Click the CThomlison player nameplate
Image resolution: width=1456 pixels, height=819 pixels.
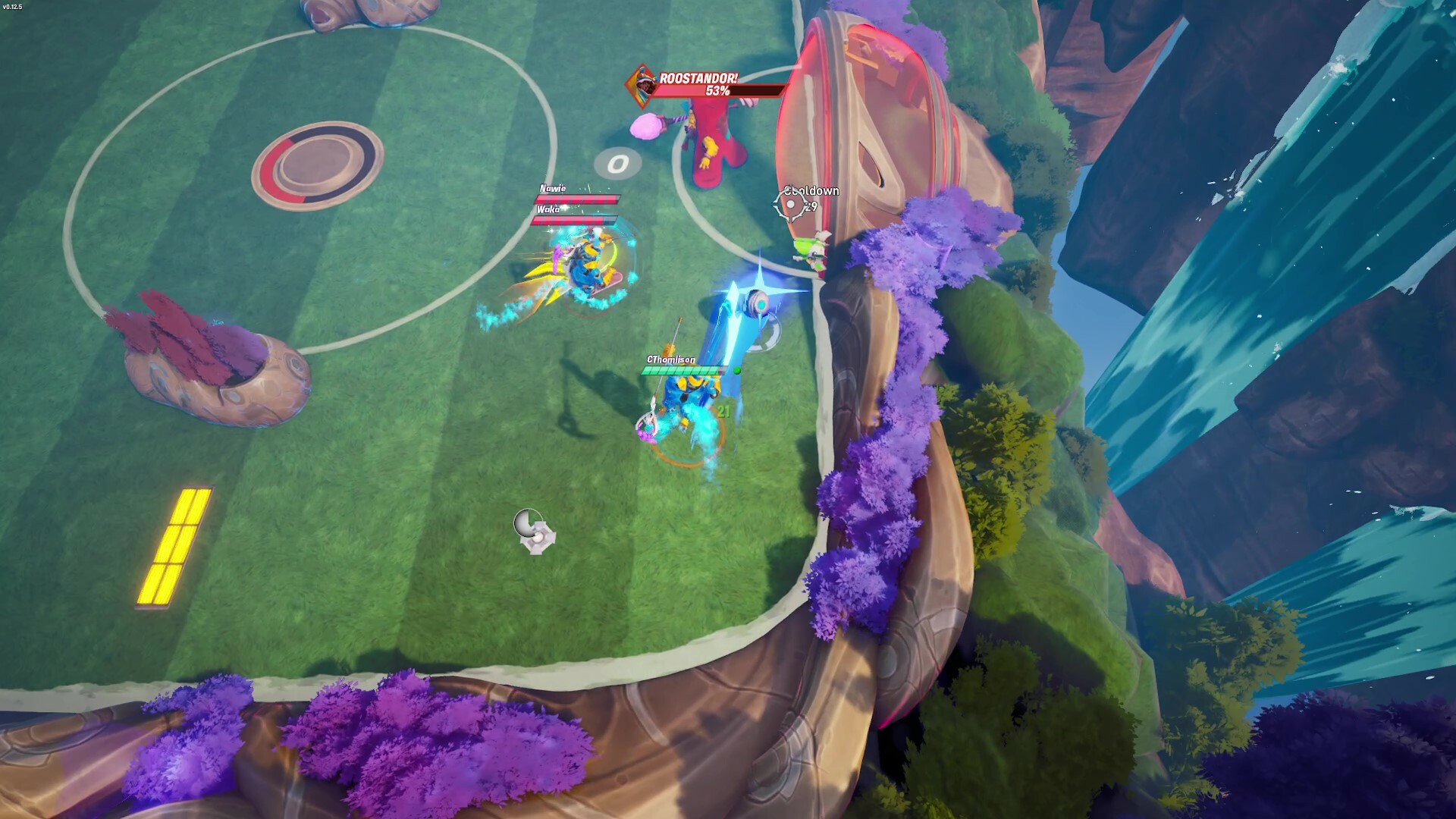pos(671,359)
